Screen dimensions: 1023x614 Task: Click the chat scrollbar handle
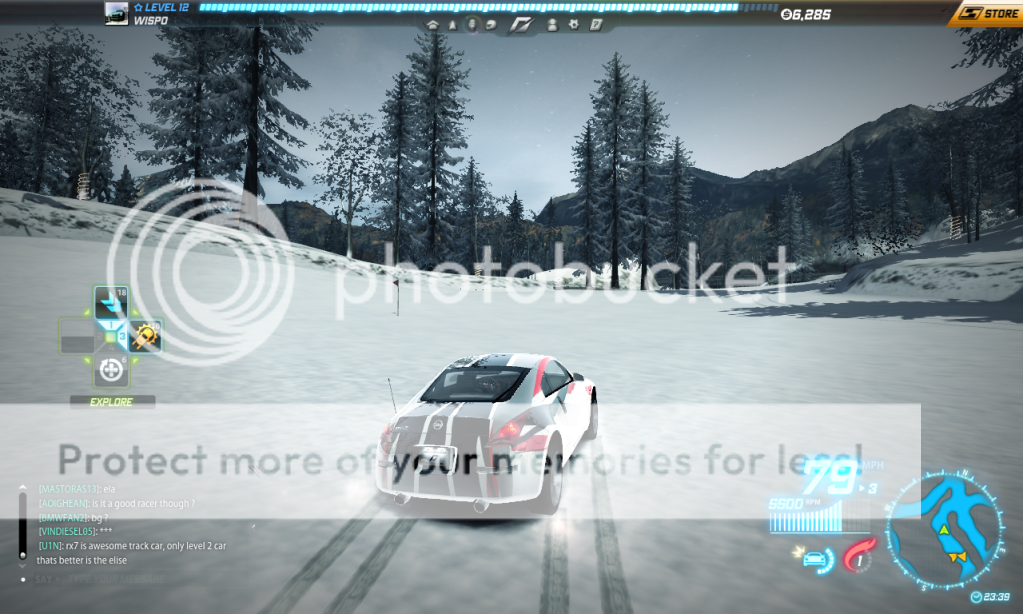pos(22,554)
